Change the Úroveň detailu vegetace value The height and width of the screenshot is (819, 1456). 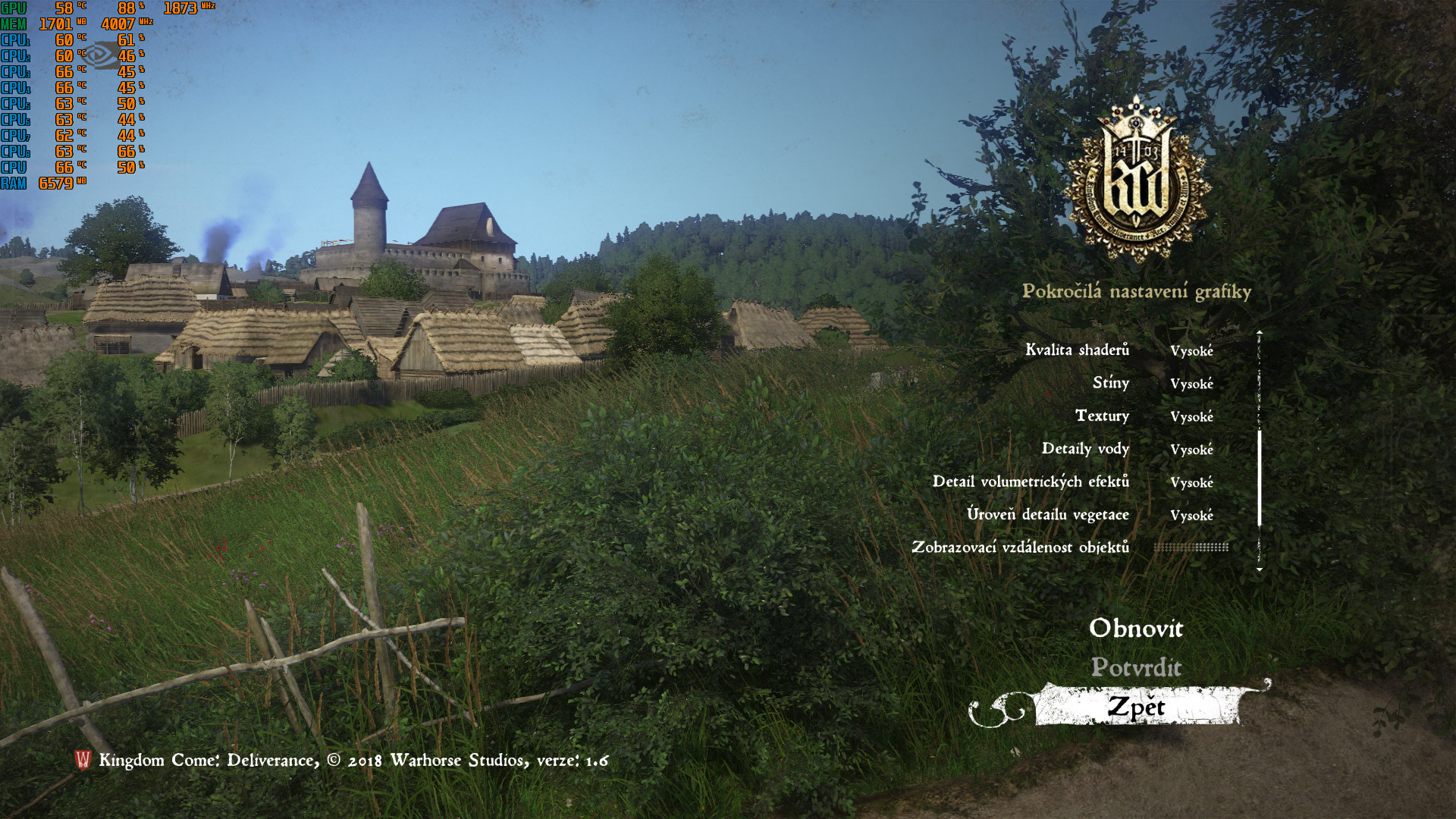click(1191, 516)
